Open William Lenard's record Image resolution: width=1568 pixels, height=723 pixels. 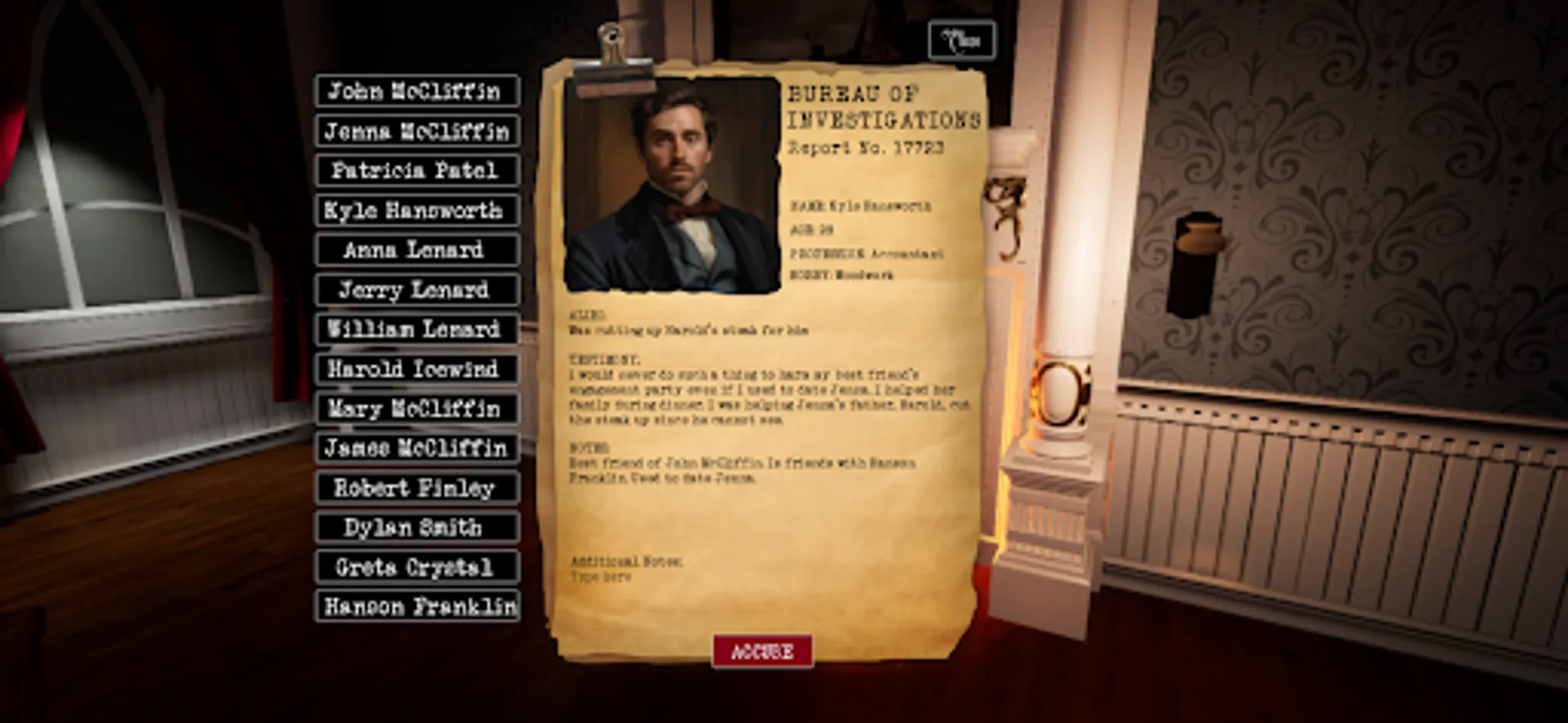click(415, 330)
